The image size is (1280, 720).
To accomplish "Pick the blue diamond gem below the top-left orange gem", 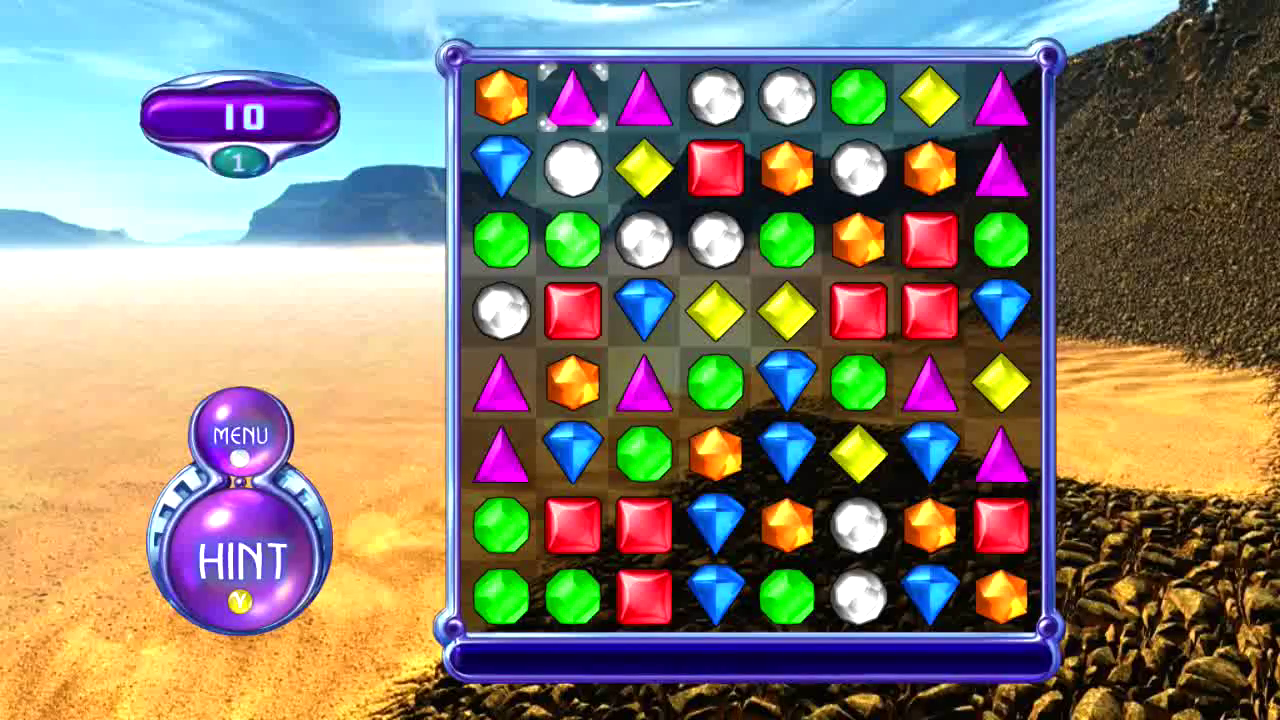I will pos(502,167).
